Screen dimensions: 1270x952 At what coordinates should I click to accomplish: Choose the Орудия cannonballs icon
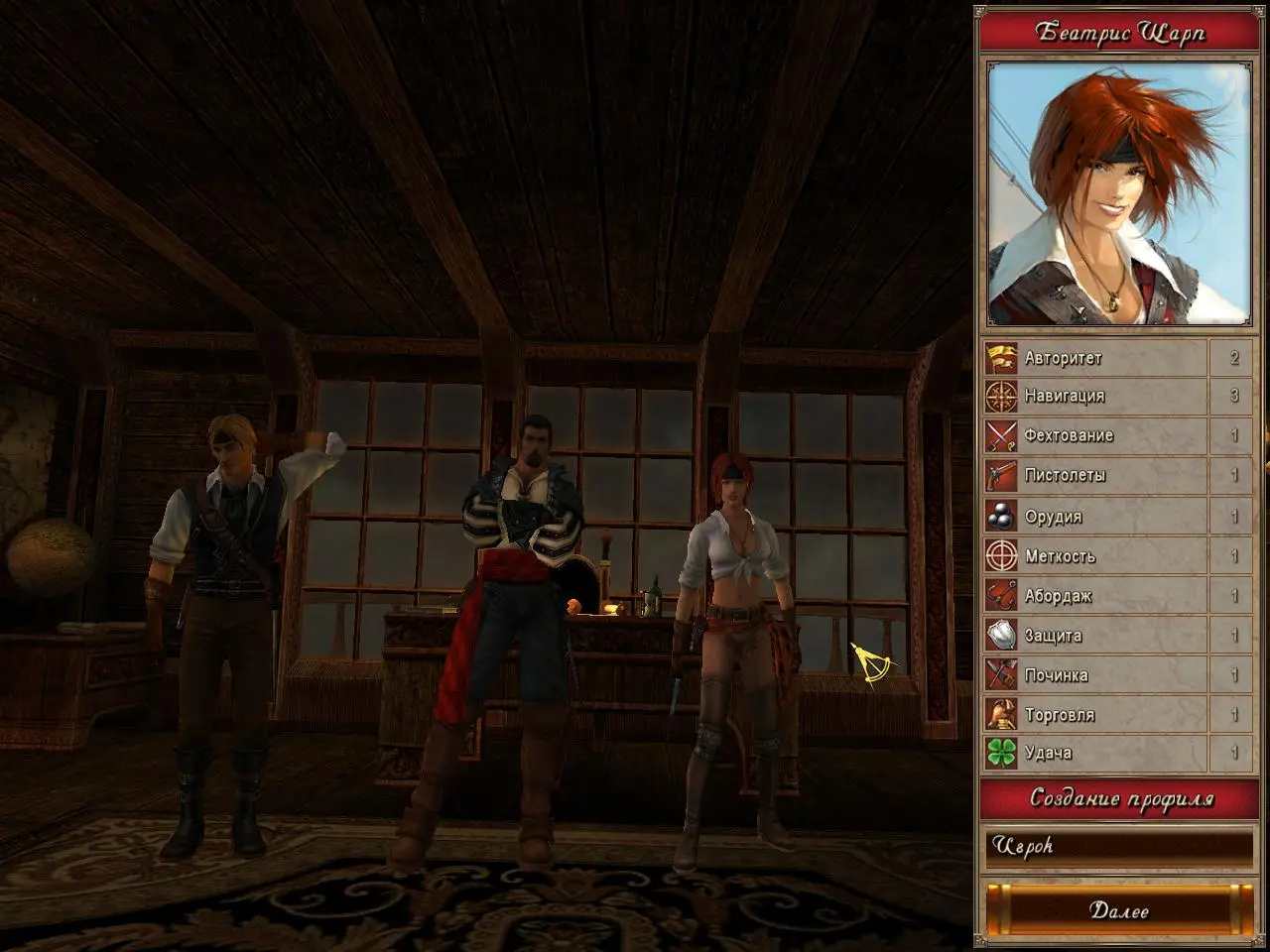pyautogui.click(x=1001, y=517)
